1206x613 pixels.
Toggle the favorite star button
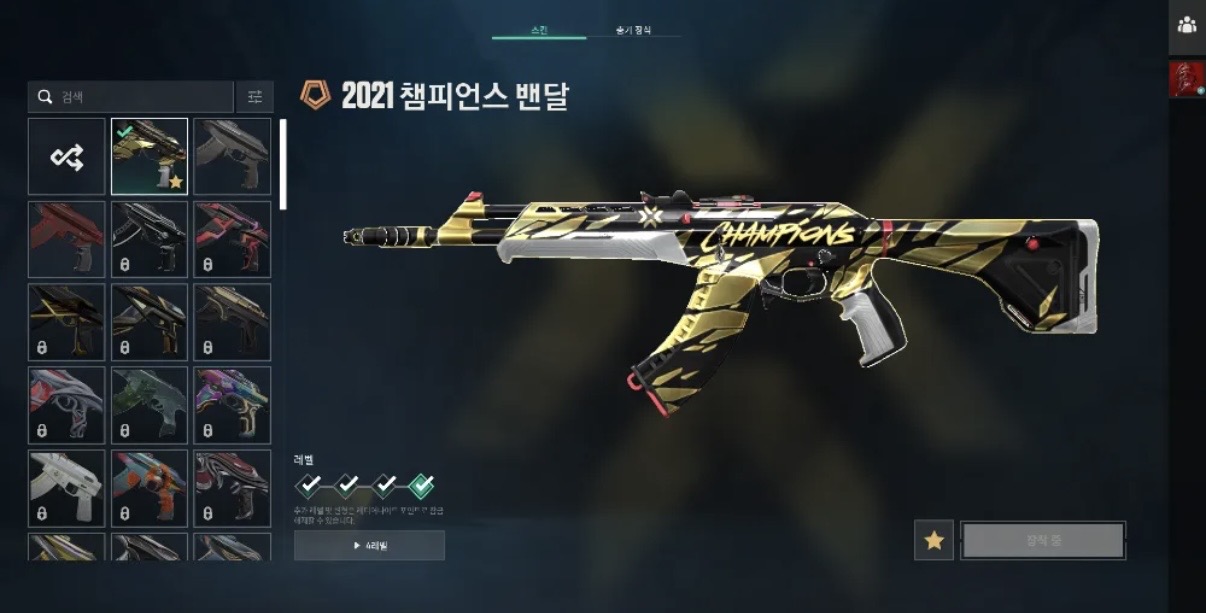[x=933, y=540]
